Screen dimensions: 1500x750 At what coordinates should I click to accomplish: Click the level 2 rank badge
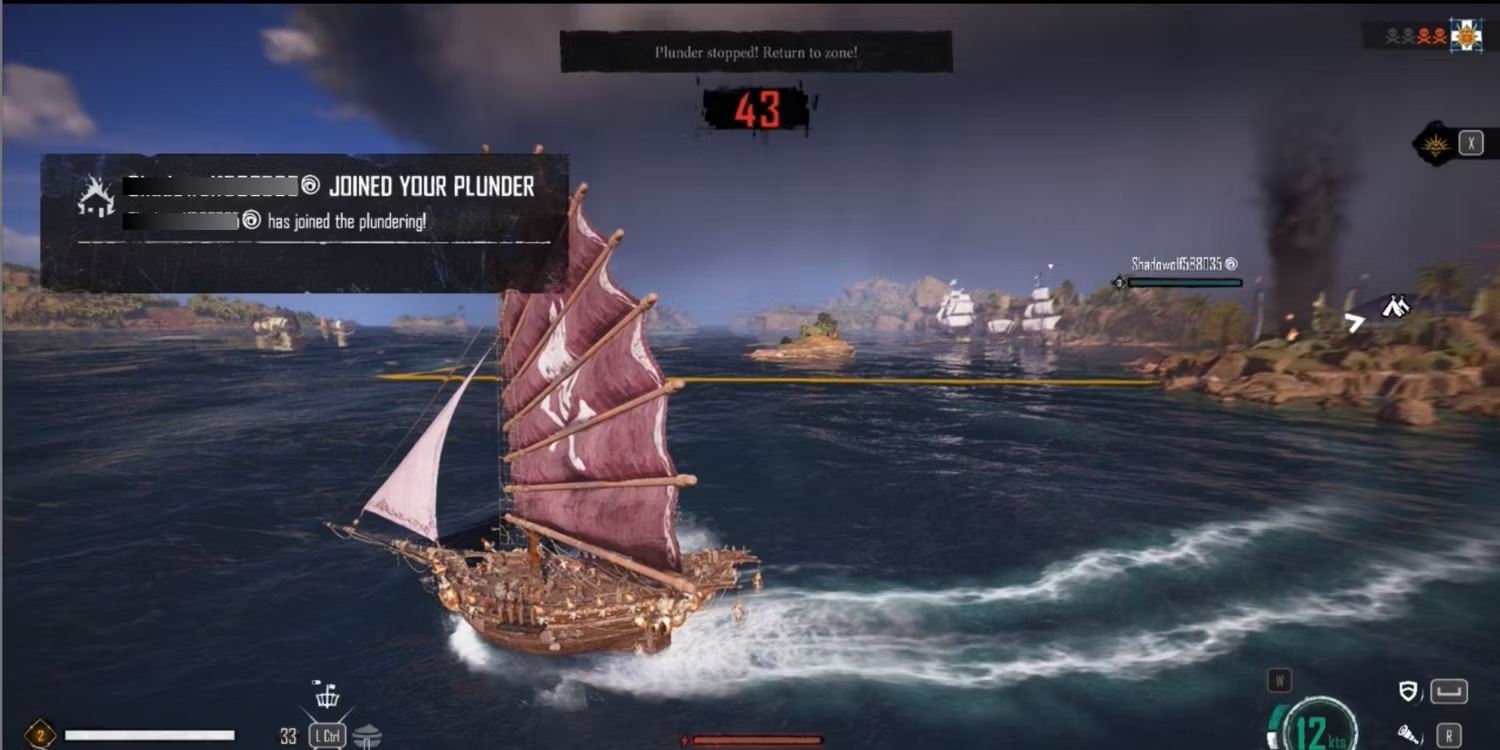tap(40, 735)
